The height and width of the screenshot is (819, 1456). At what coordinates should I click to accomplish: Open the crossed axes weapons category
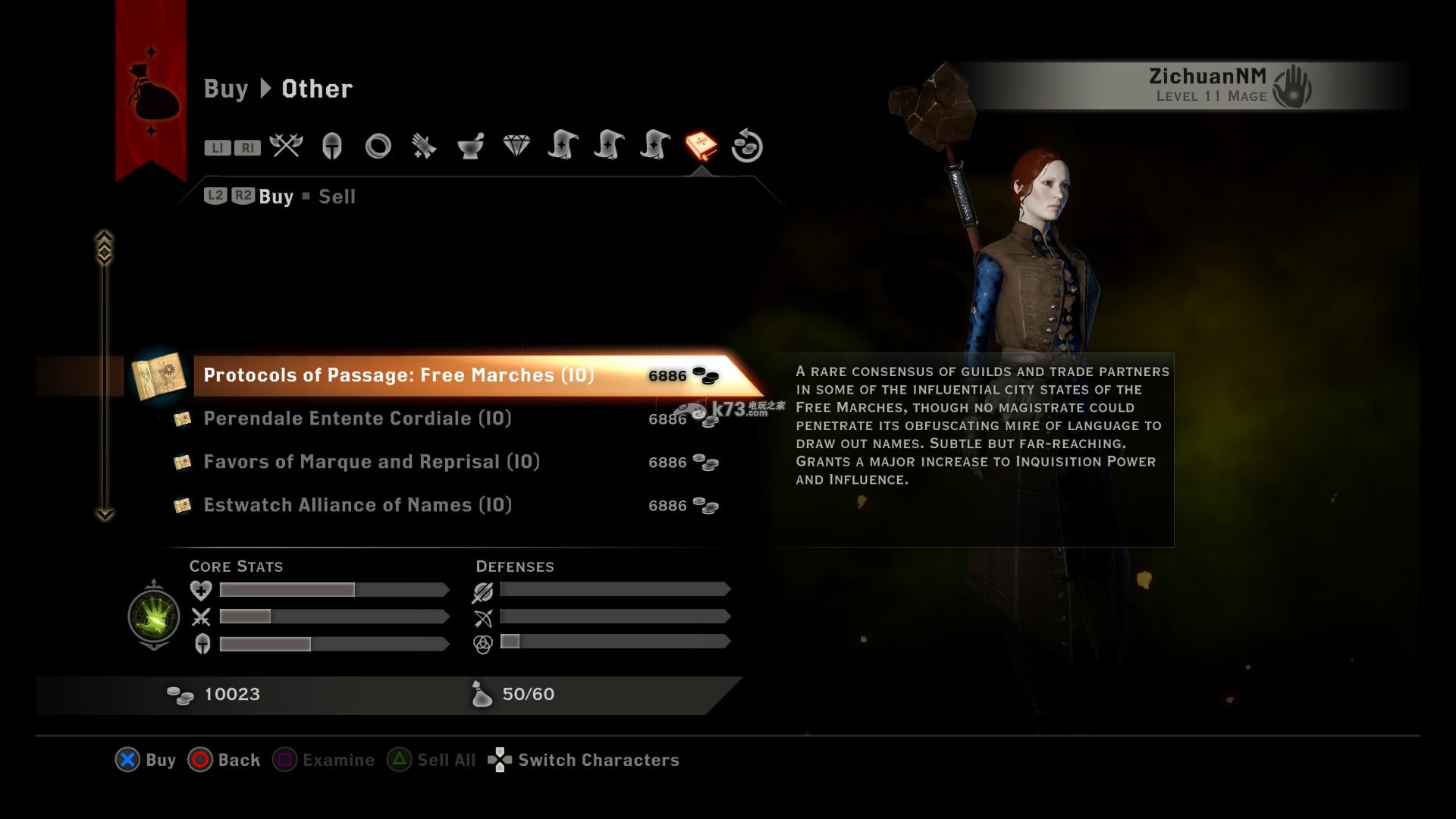tap(286, 146)
